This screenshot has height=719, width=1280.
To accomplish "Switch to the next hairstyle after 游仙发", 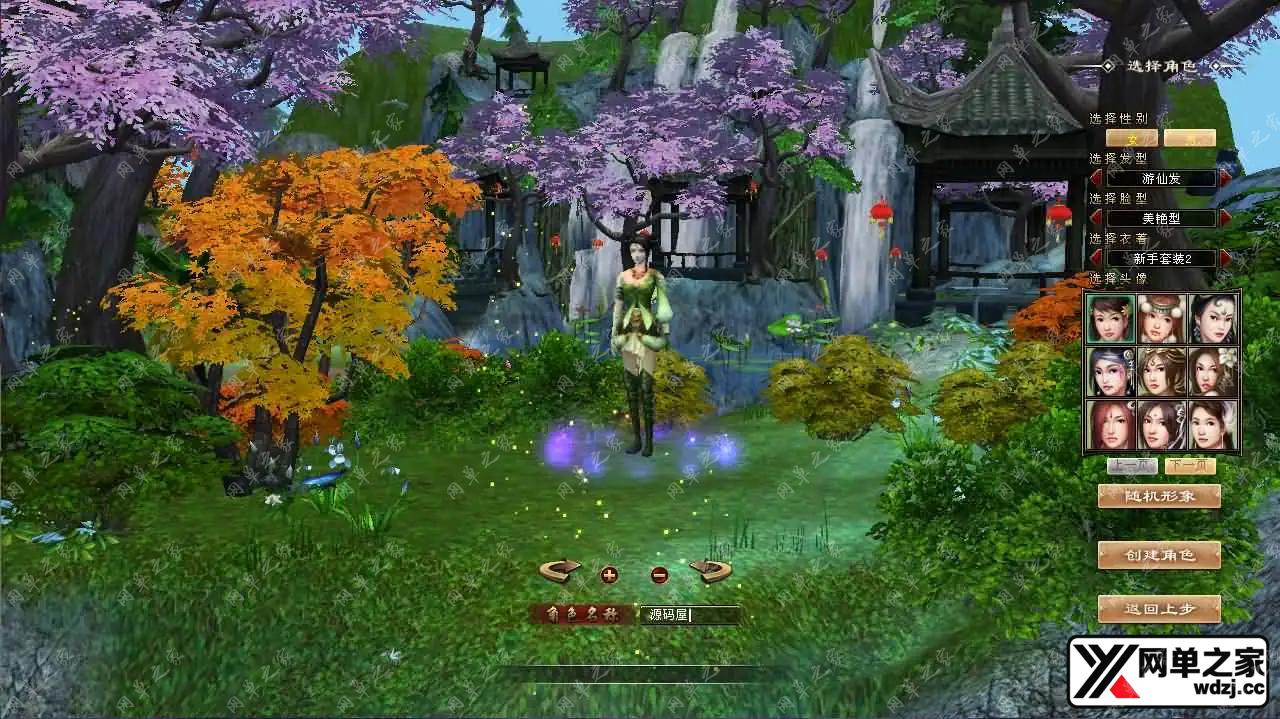I will click(x=1225, y=178).
